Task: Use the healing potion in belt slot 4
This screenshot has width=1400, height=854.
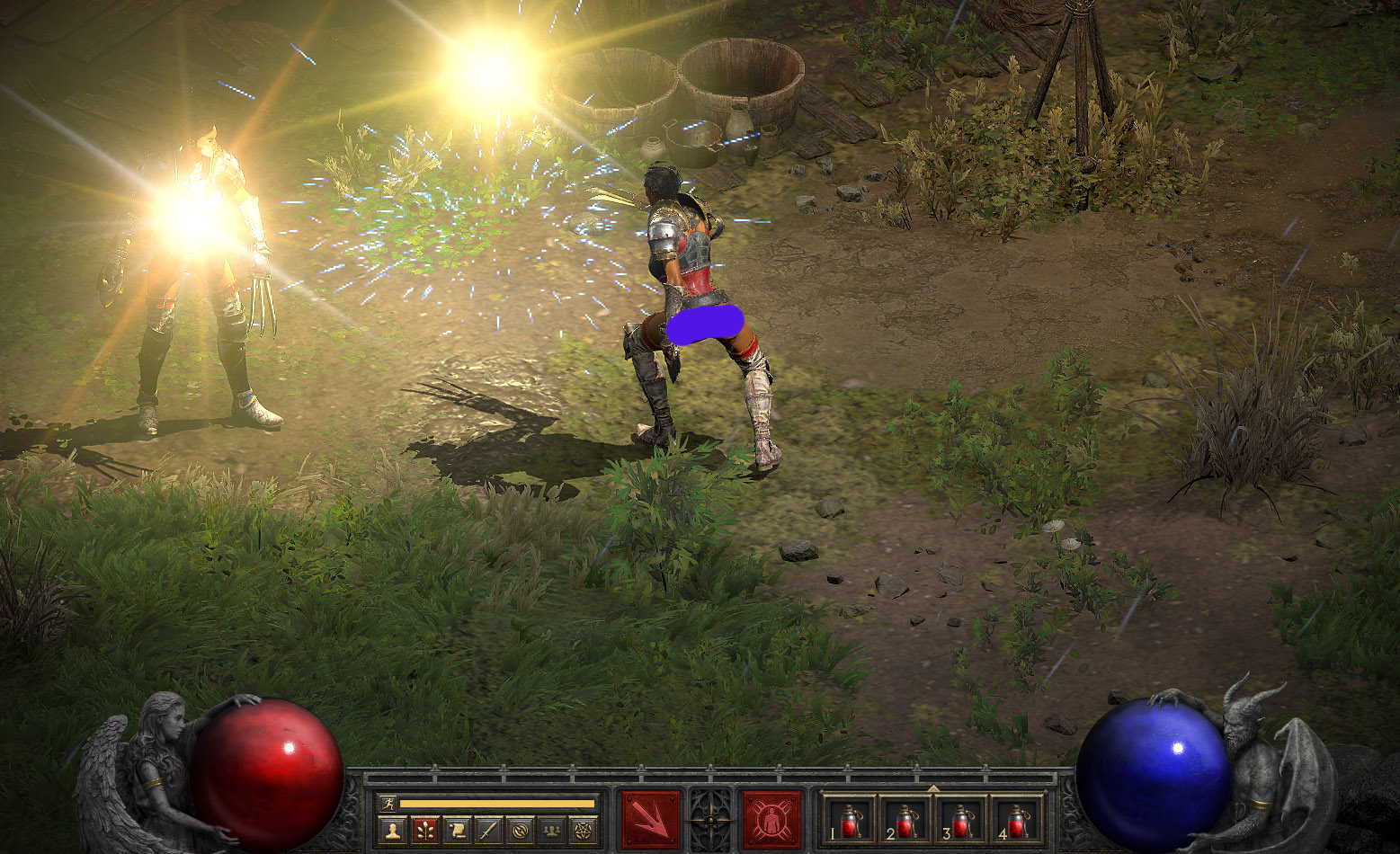Action: [x=1018, y=819]
